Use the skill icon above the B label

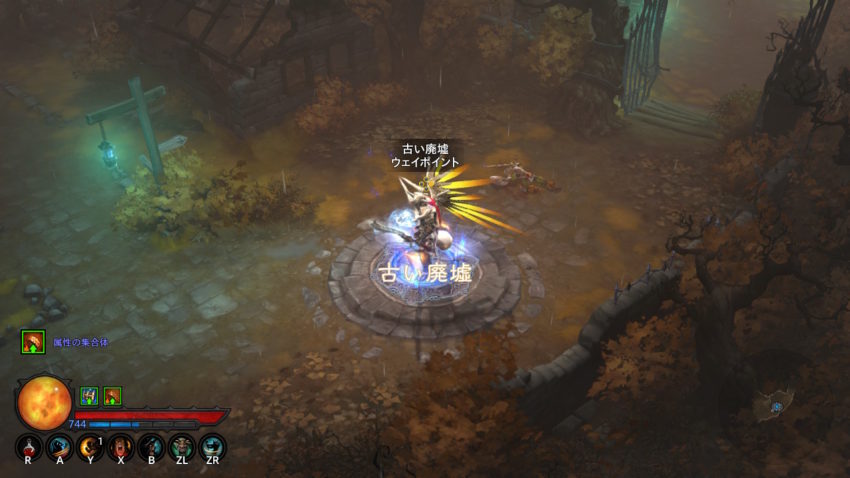pos(151,446)
